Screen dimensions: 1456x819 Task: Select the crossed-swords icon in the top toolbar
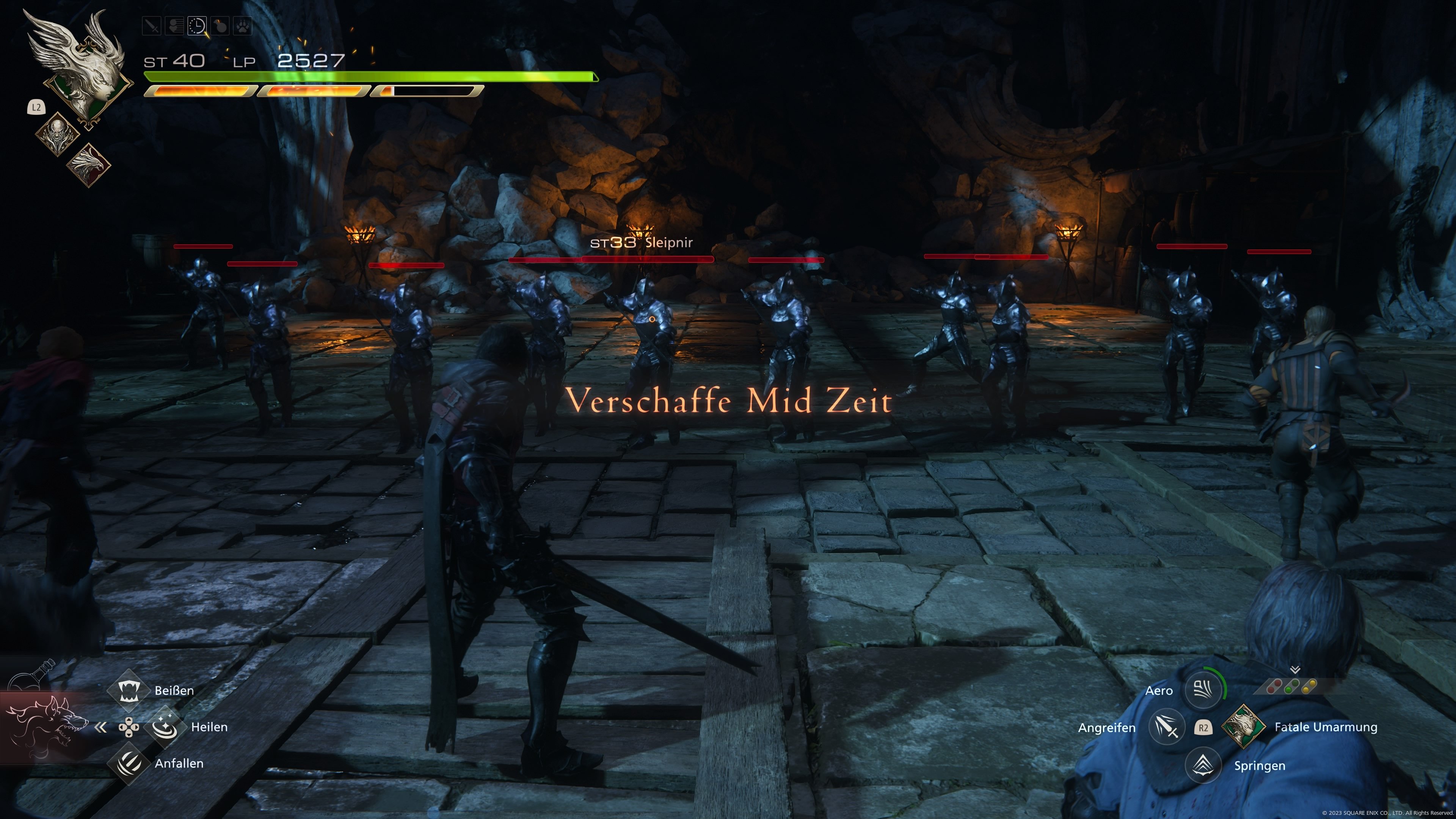(152, 26)
